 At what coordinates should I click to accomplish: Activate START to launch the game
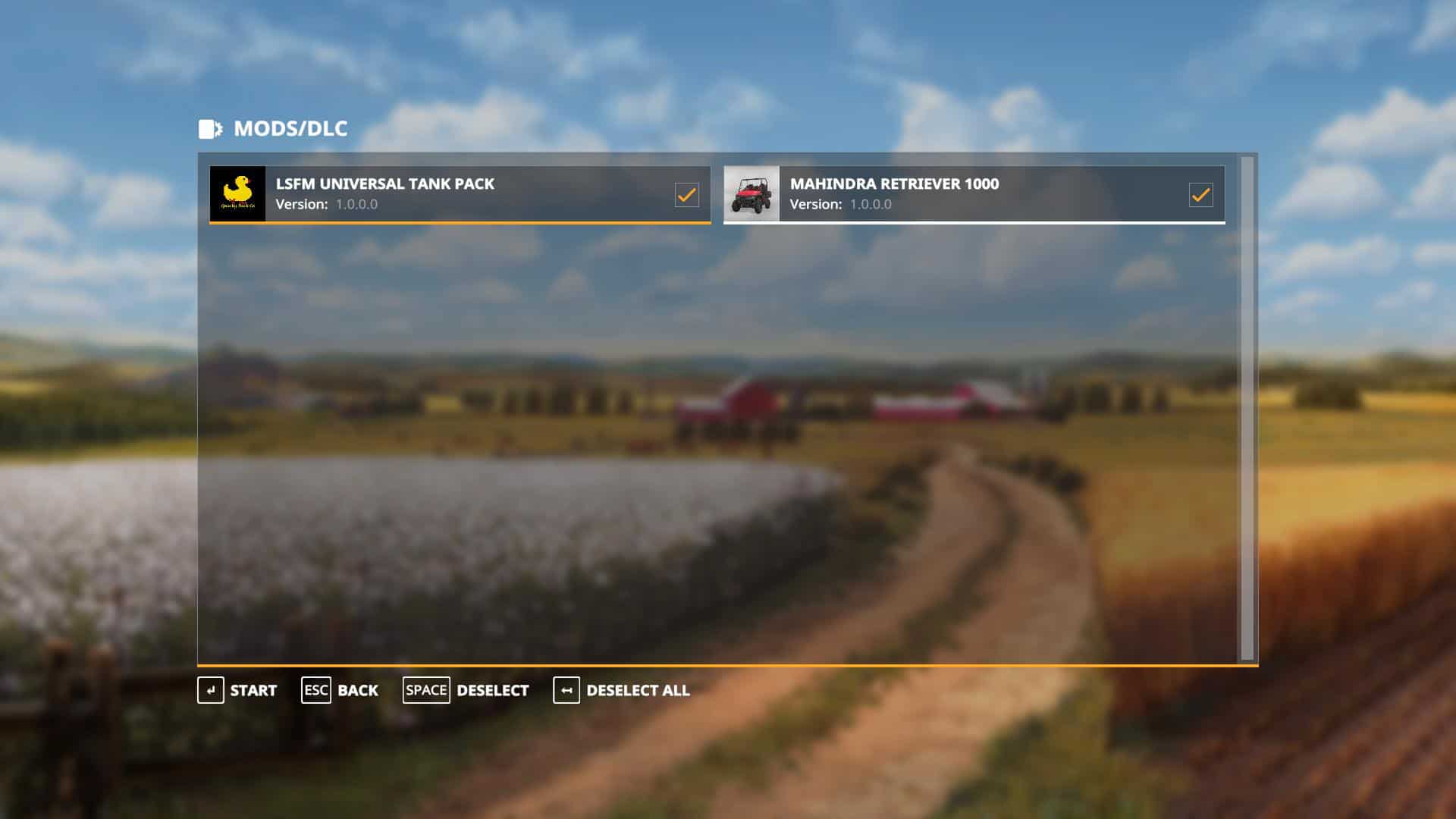(253, 690)
